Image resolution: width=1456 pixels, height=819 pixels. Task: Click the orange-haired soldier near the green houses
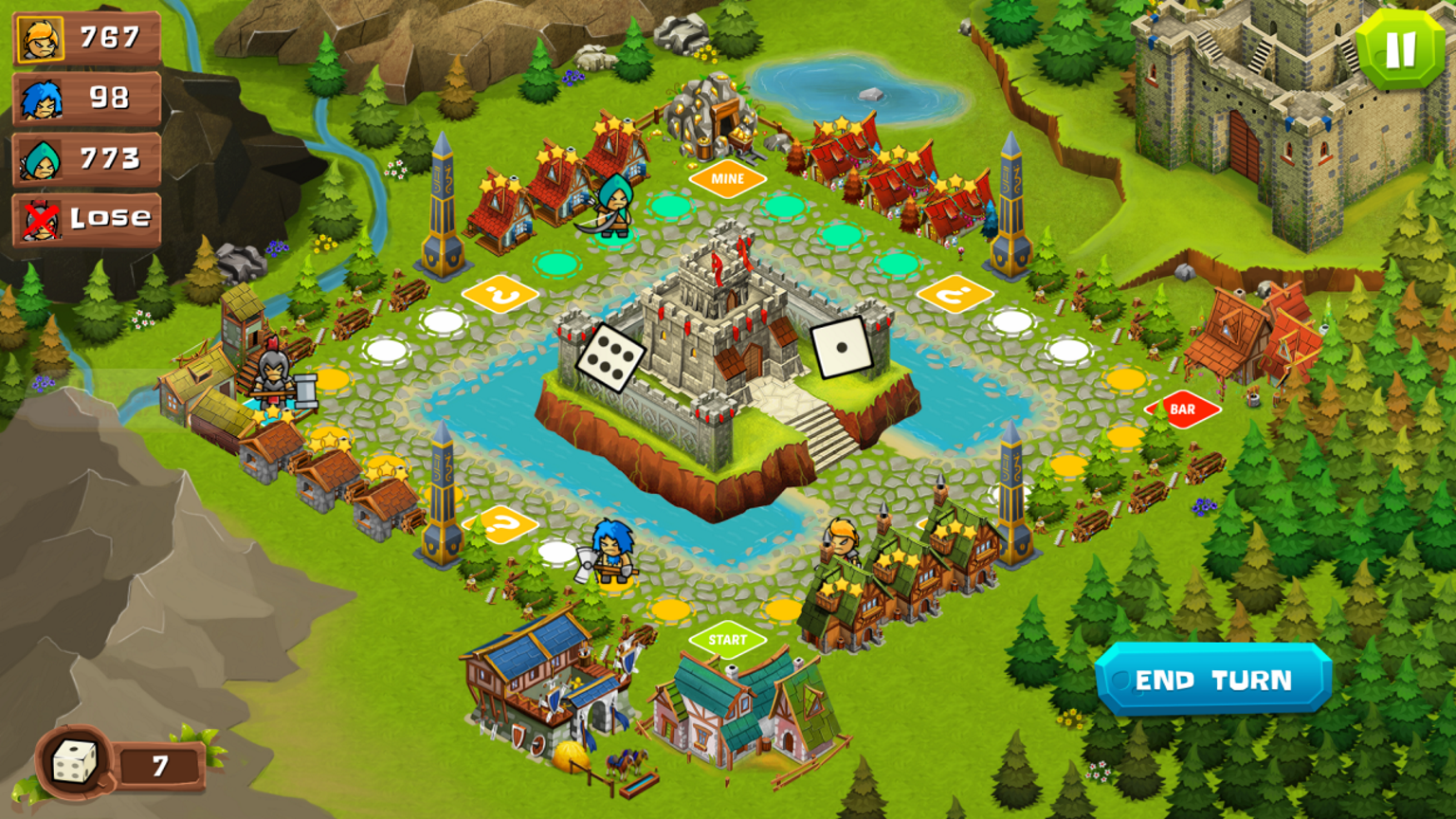tap(843, 547)
